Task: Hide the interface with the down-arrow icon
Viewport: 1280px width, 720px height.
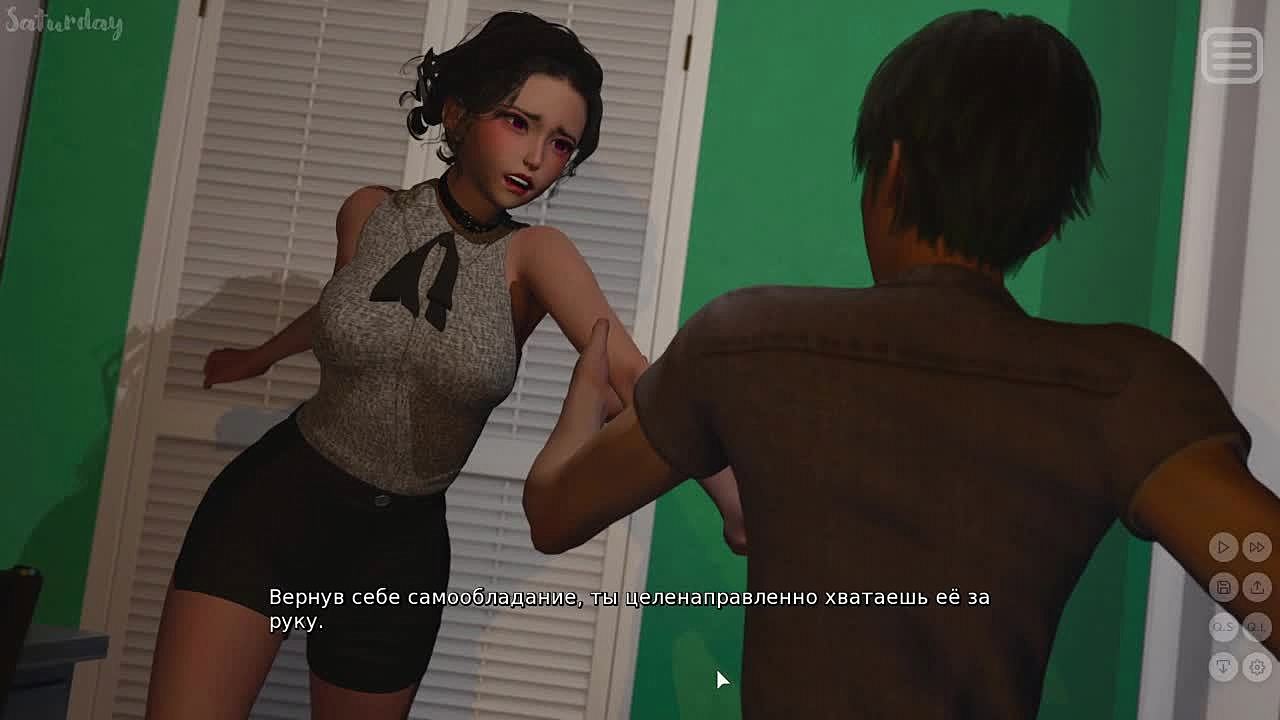Action: click(x=1223, y=667)
